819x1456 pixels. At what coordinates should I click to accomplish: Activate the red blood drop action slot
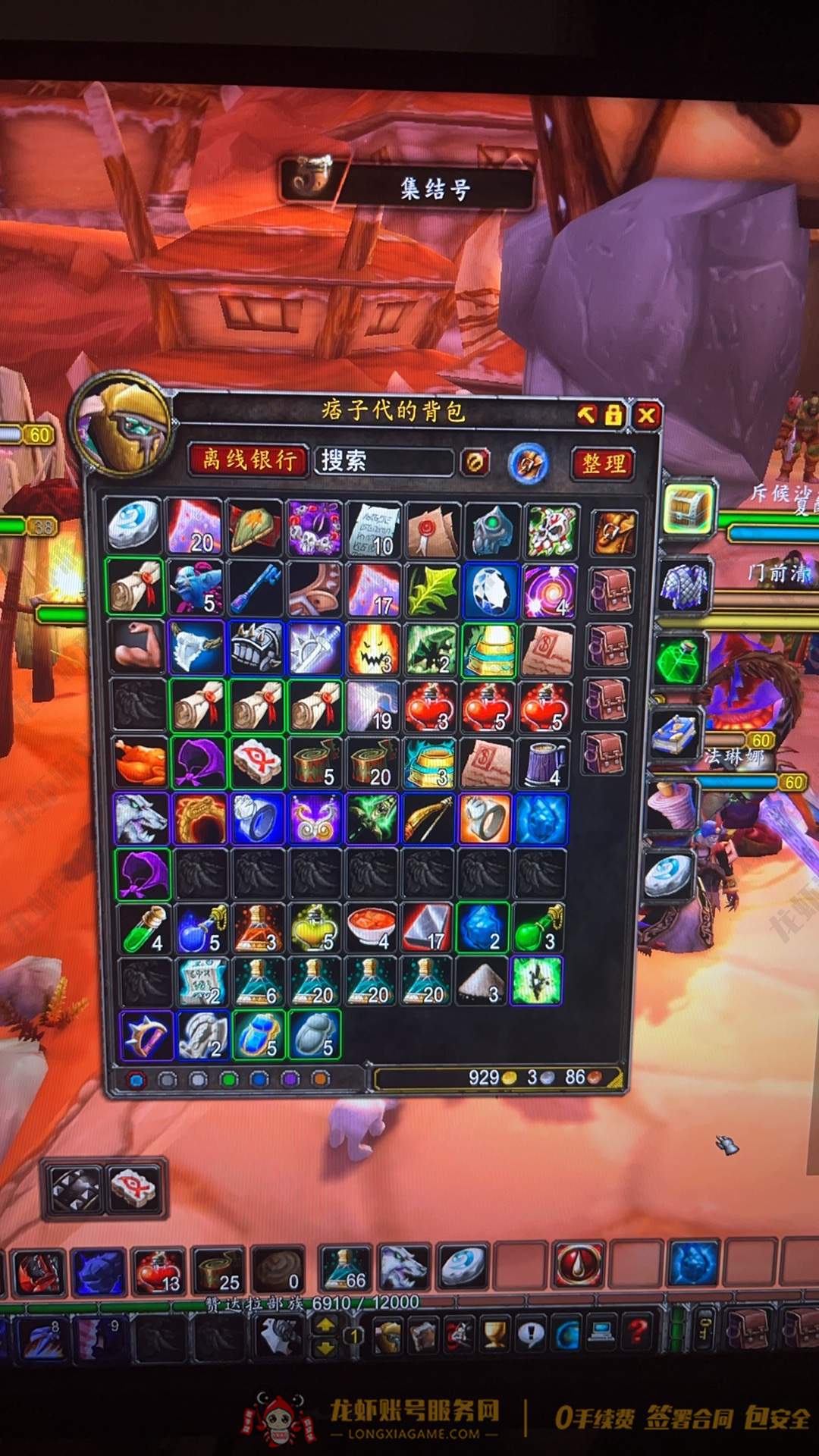tap(580, 1266)
